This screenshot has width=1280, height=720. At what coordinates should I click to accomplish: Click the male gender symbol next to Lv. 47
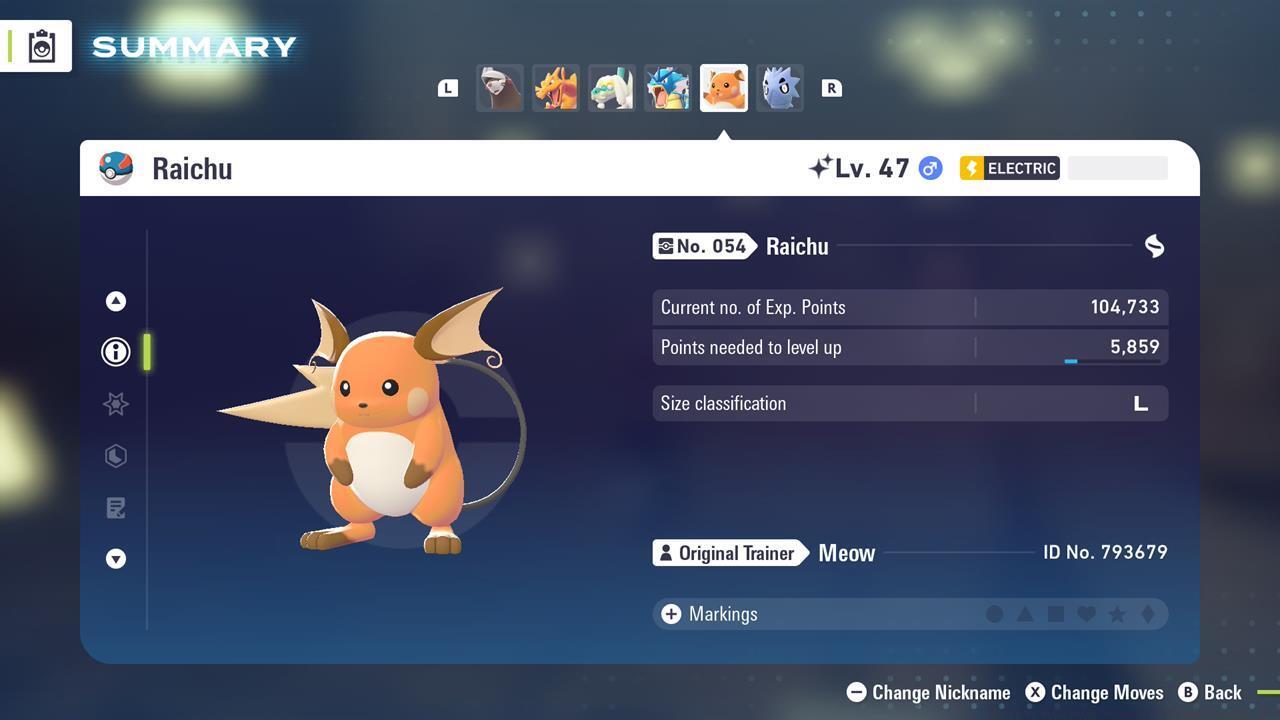[x=929, y=168]
